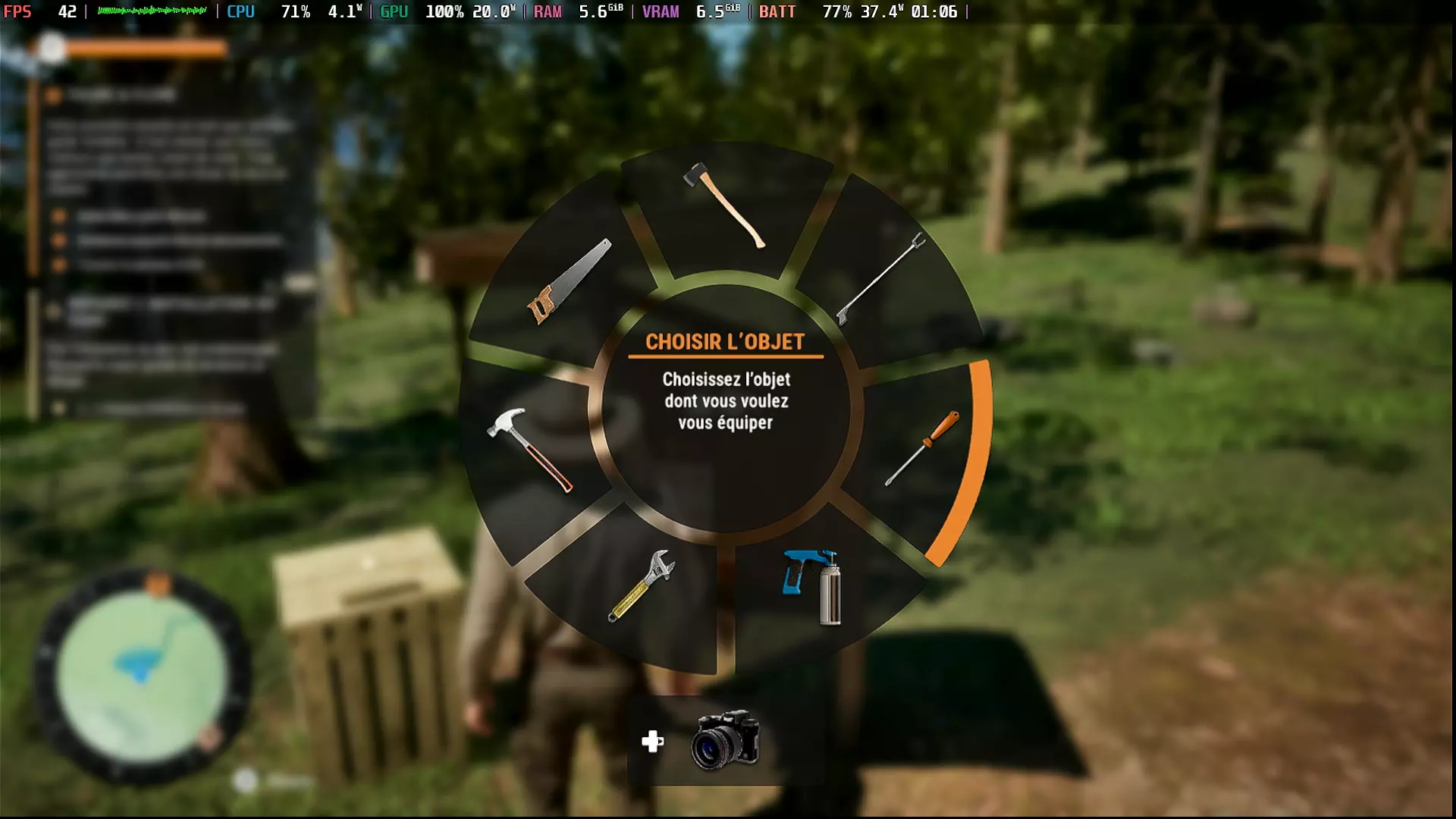Select the camera below the wheel
Screen dimensions: 1456x819
pos(725,739)
